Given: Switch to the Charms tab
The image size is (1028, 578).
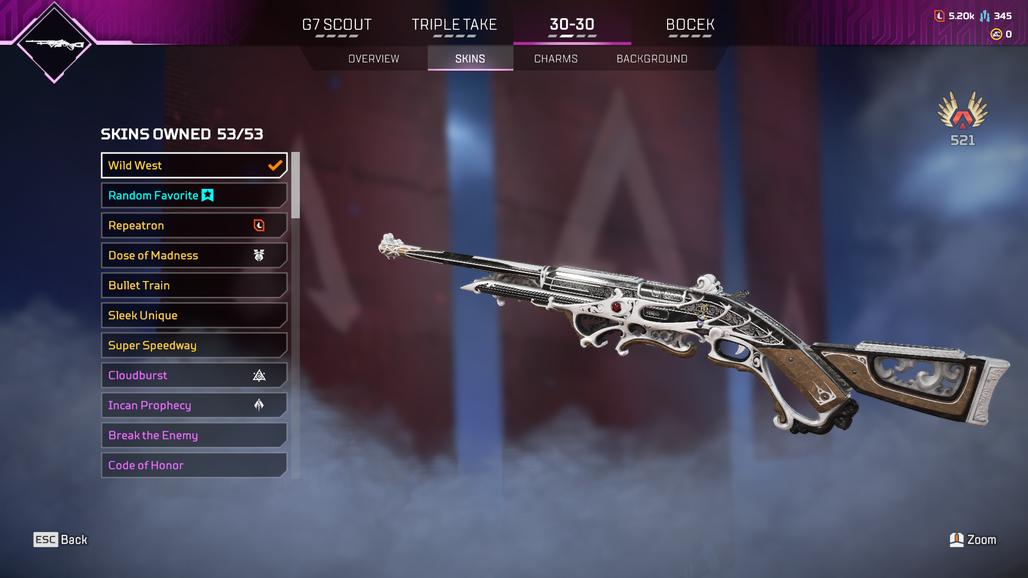Looking at the screenshot, I should coord(556,59).
